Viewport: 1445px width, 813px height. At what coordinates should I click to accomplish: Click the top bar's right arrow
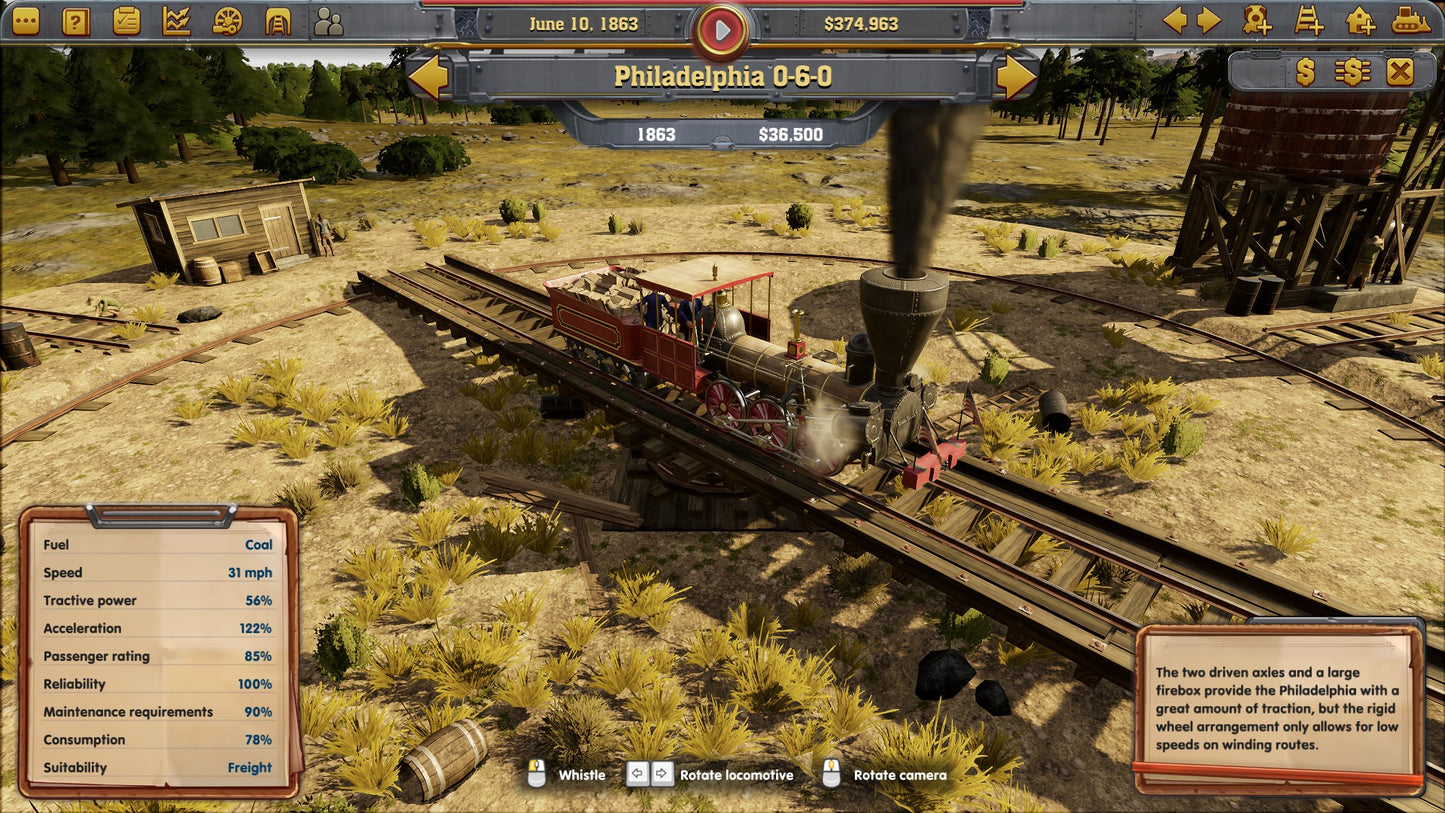click(1209, 20)
